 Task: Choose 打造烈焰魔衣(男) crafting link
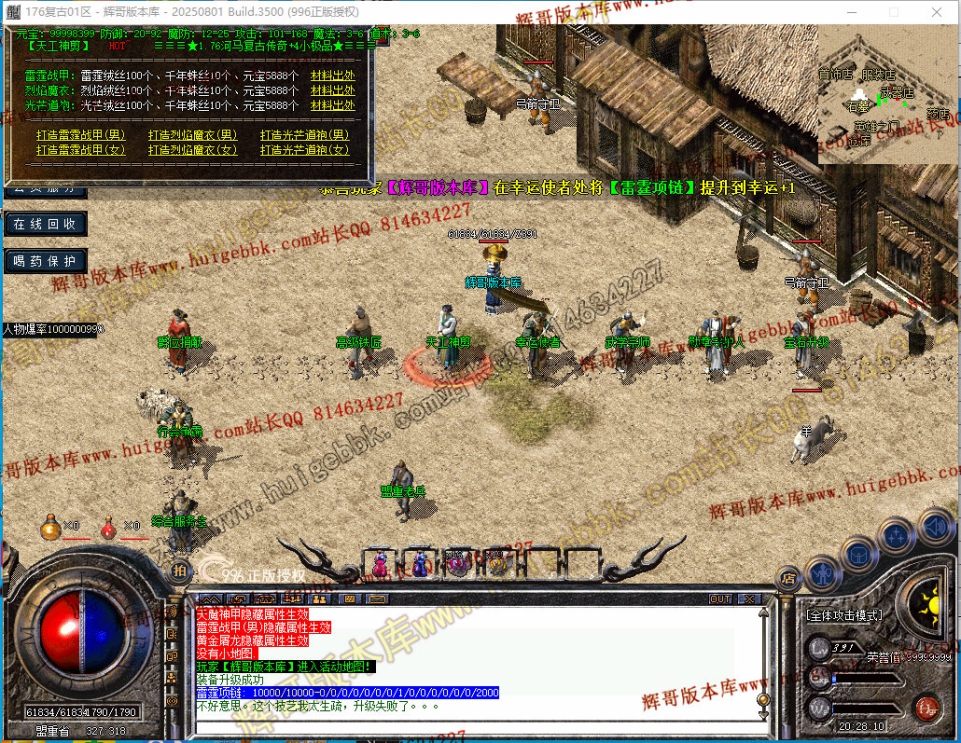(193, 135)
